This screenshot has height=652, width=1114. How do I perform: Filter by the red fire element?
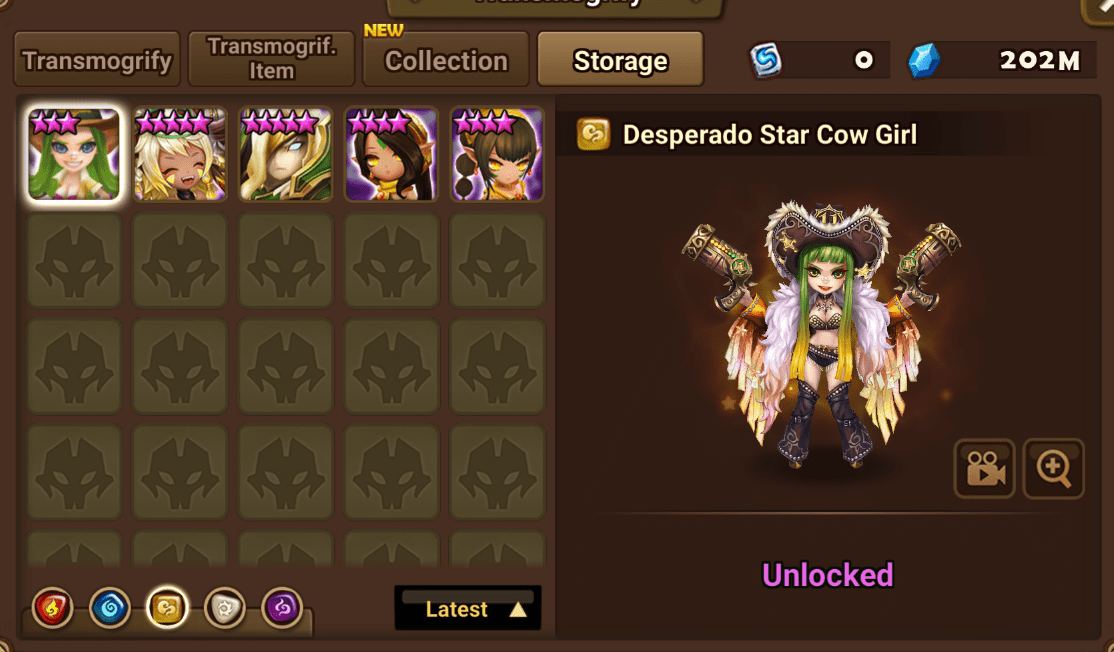tap(52, 608)
